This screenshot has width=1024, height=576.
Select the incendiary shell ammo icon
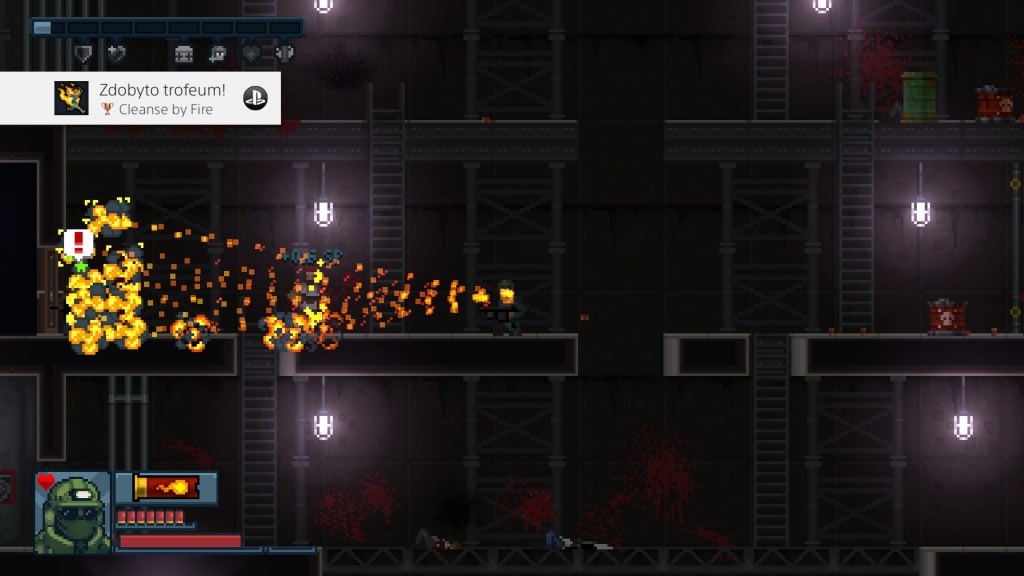click(166, 487)
